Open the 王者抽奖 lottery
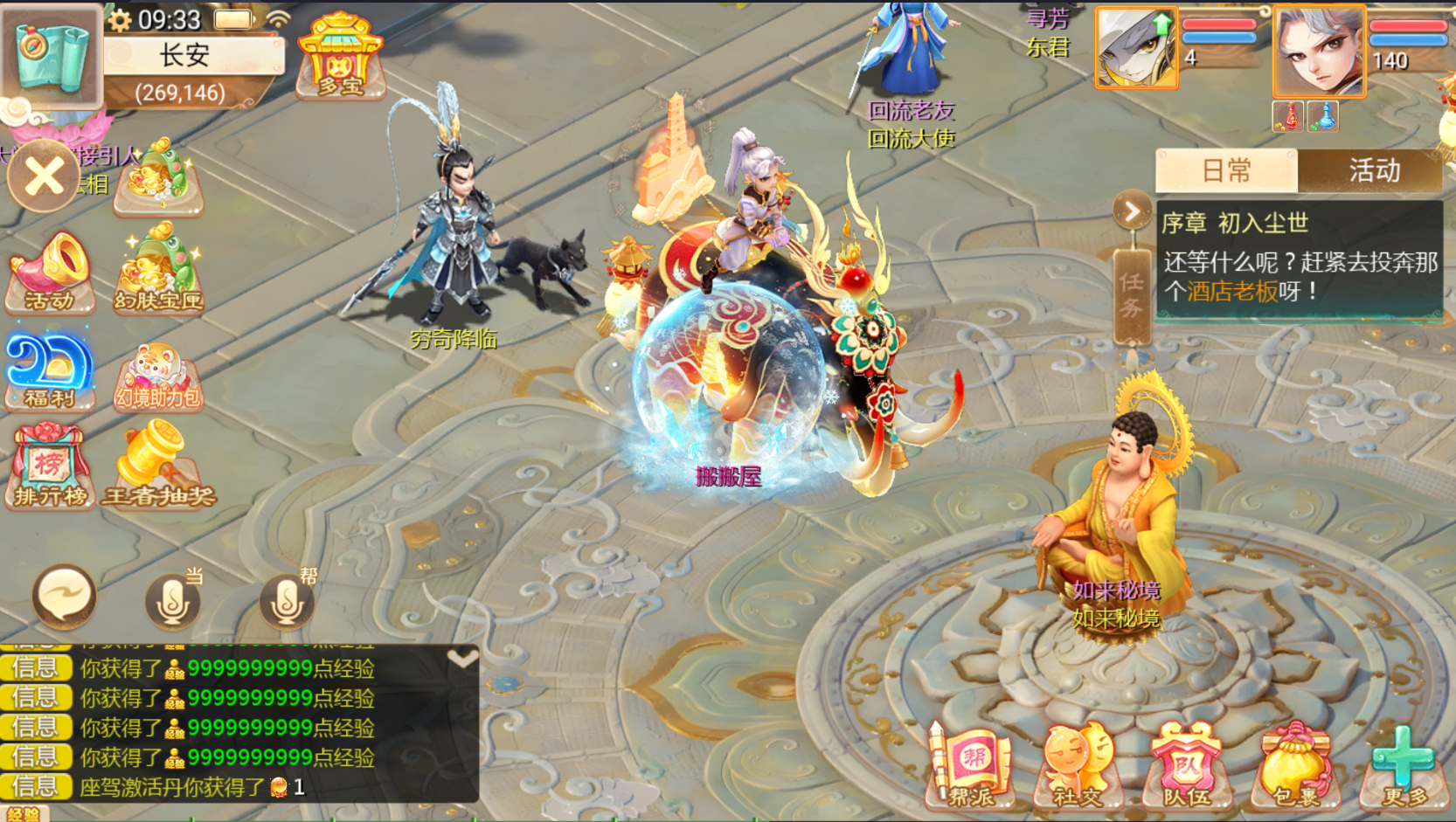The width and height of the screenshot is (1456, 822). click(158, 465)
